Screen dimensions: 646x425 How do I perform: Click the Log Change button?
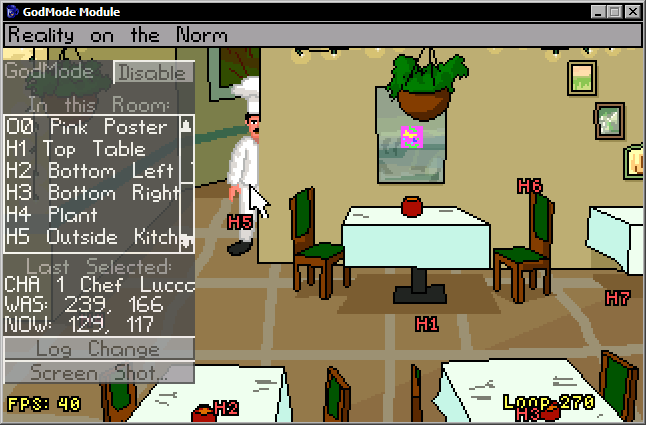pyautogui.click(x=98, y=349)
